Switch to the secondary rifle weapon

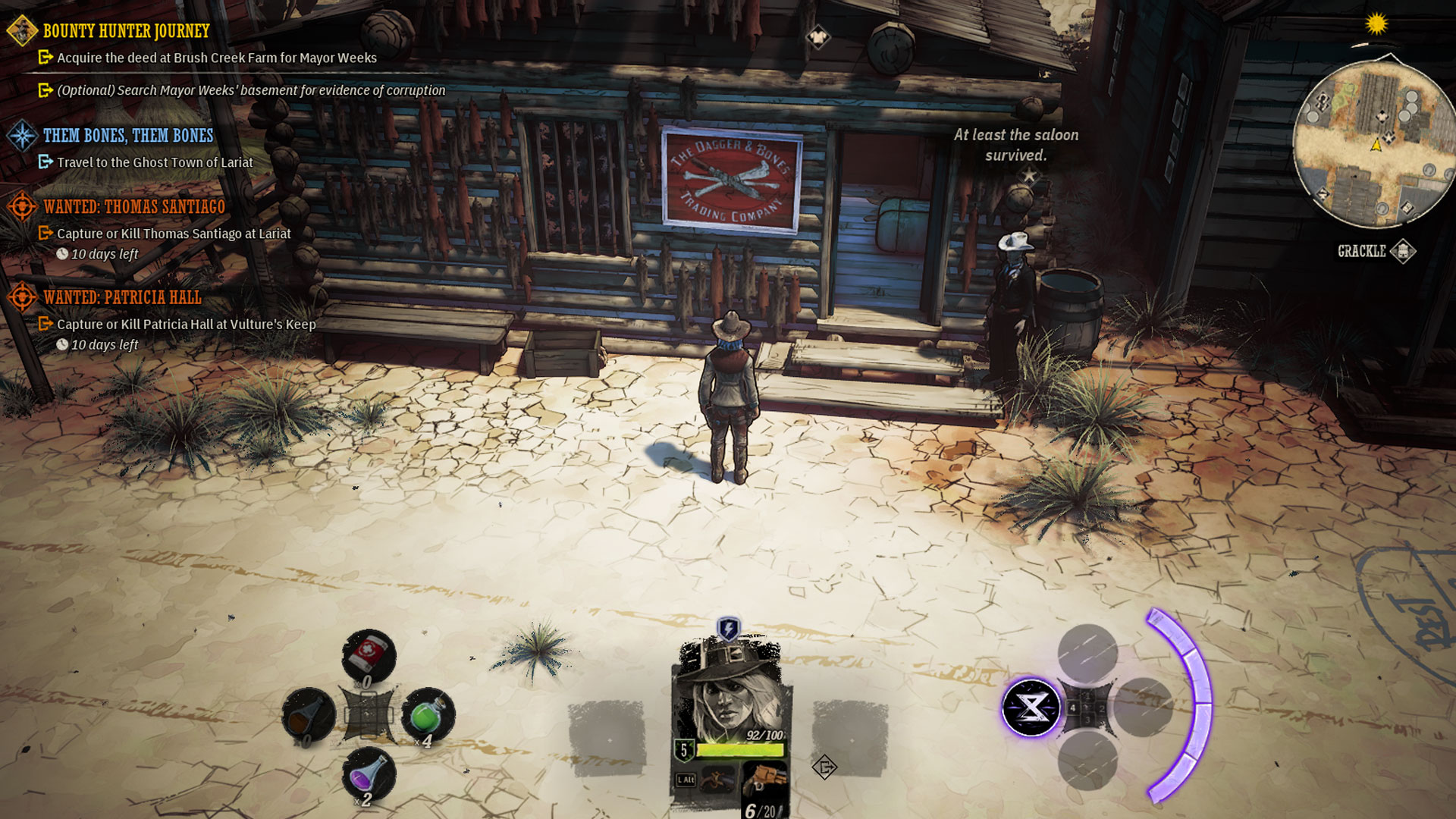(717, 780)
